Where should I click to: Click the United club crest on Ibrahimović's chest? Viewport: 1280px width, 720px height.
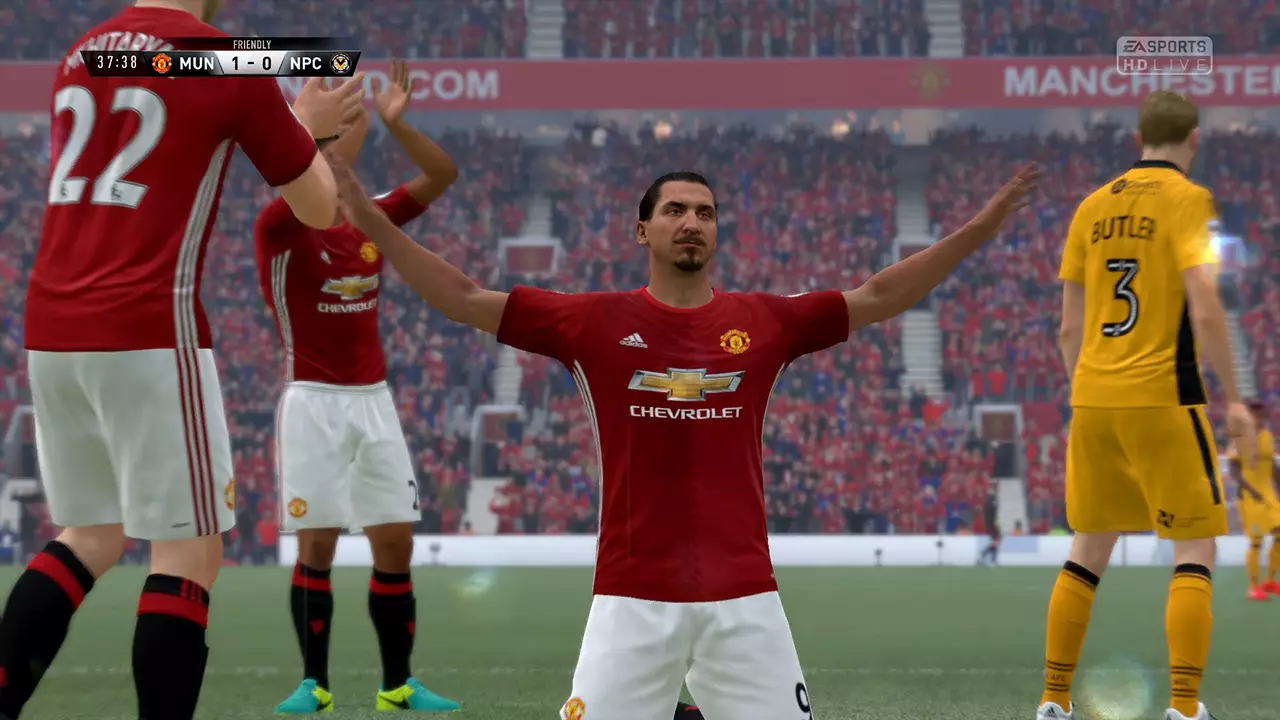[739, 340]
